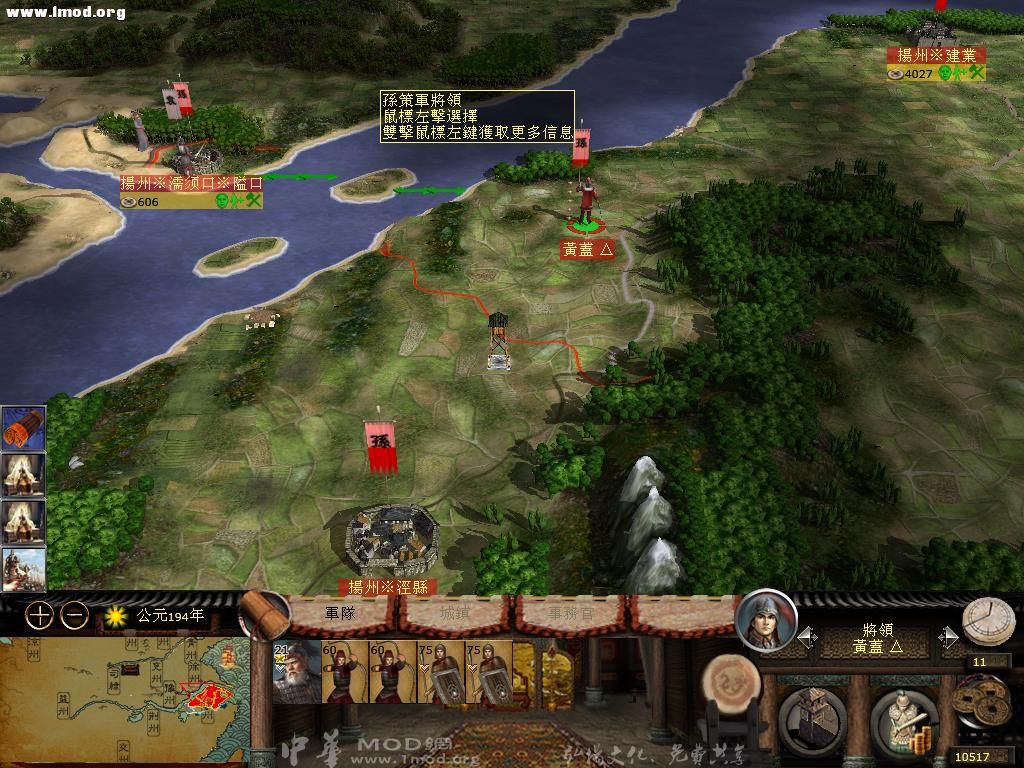Open general 黃蓋's round portrait
Image resolution: width=1024 pixels, height=768 pixels.
click(766, 620)
